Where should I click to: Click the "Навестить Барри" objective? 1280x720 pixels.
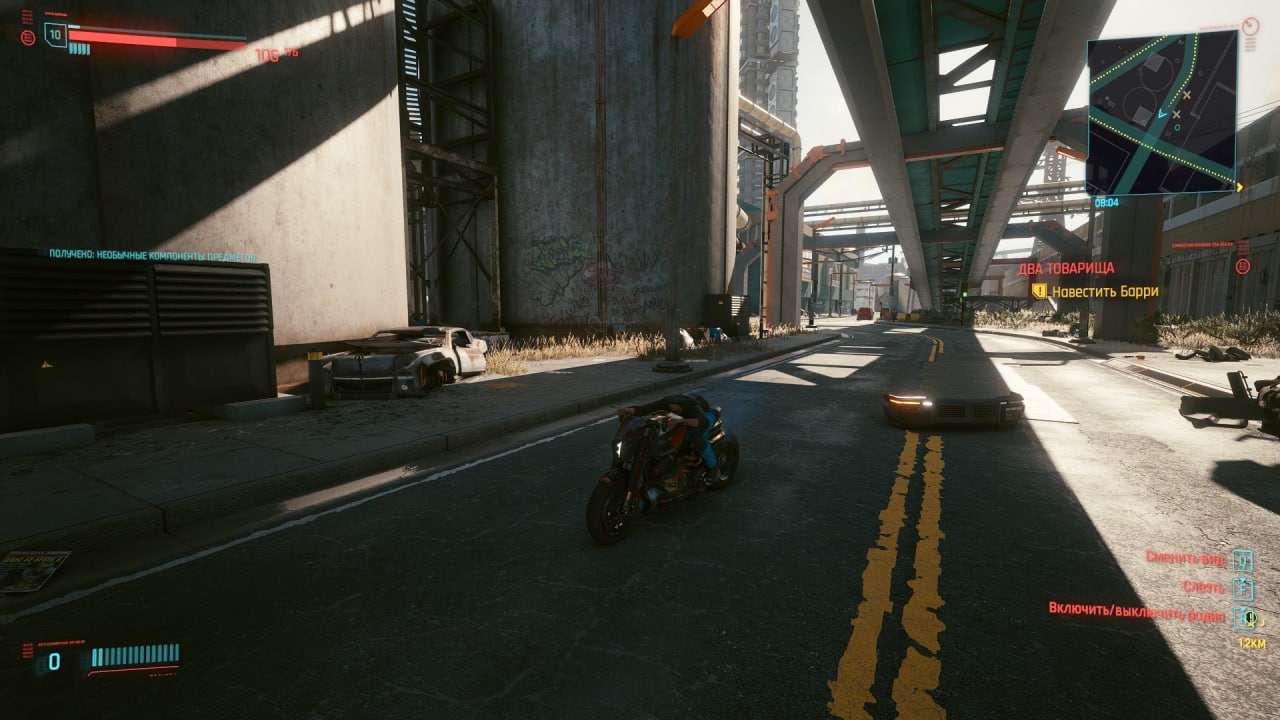1105,291
